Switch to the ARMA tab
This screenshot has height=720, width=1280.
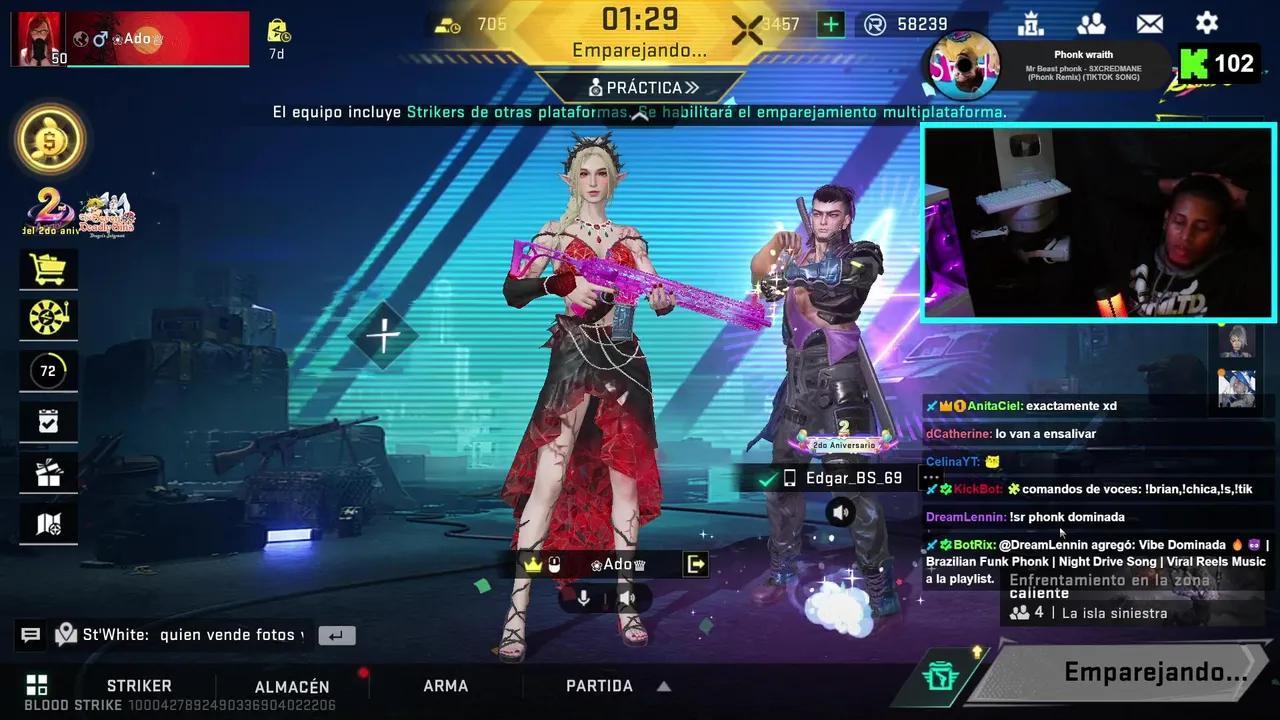pyautogui.click(x=445, y=686)
